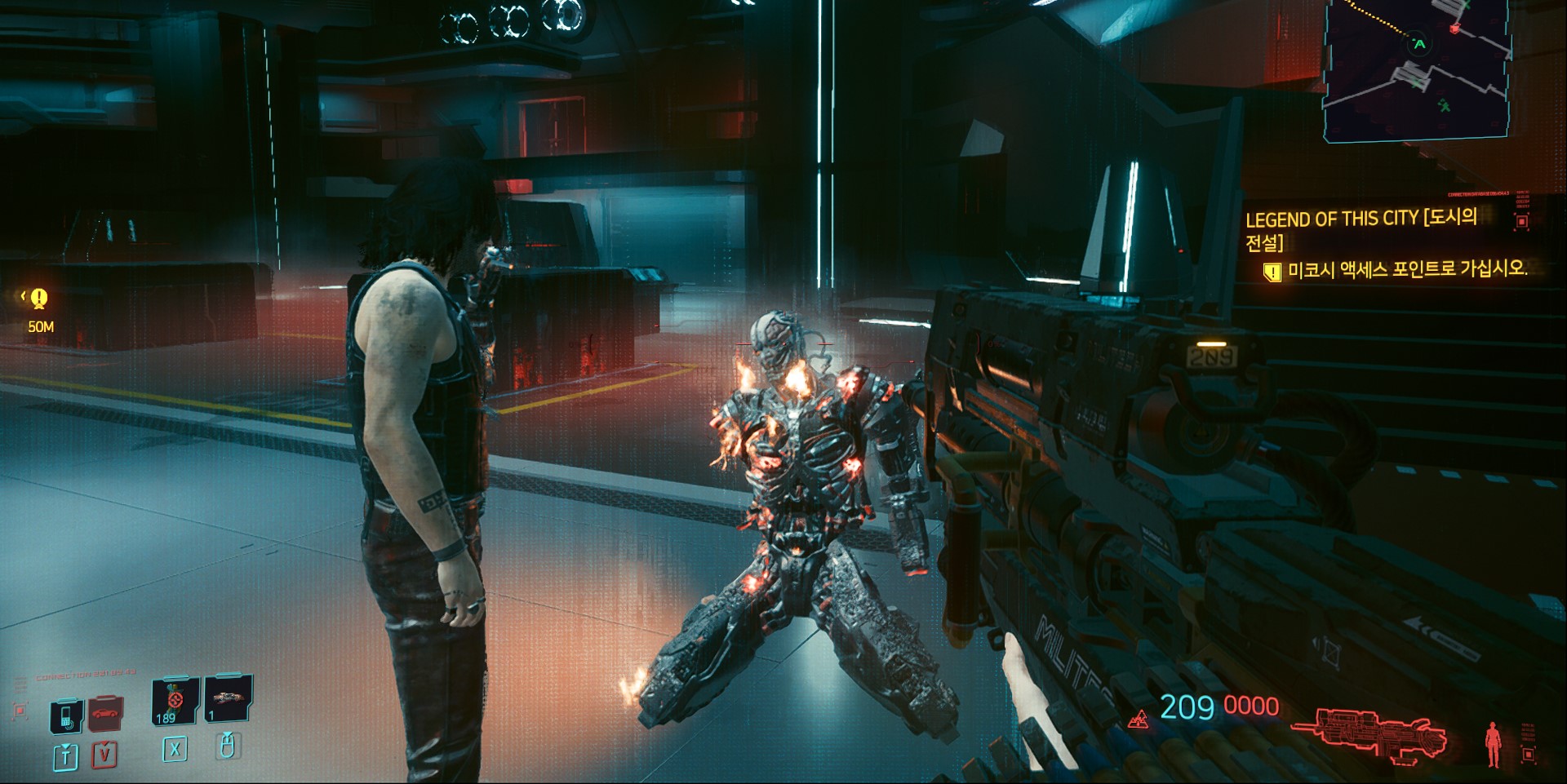Viewport: 1567px width, 784px height.
Task: Click the phone call slot
Action: [x=66, y=716]
